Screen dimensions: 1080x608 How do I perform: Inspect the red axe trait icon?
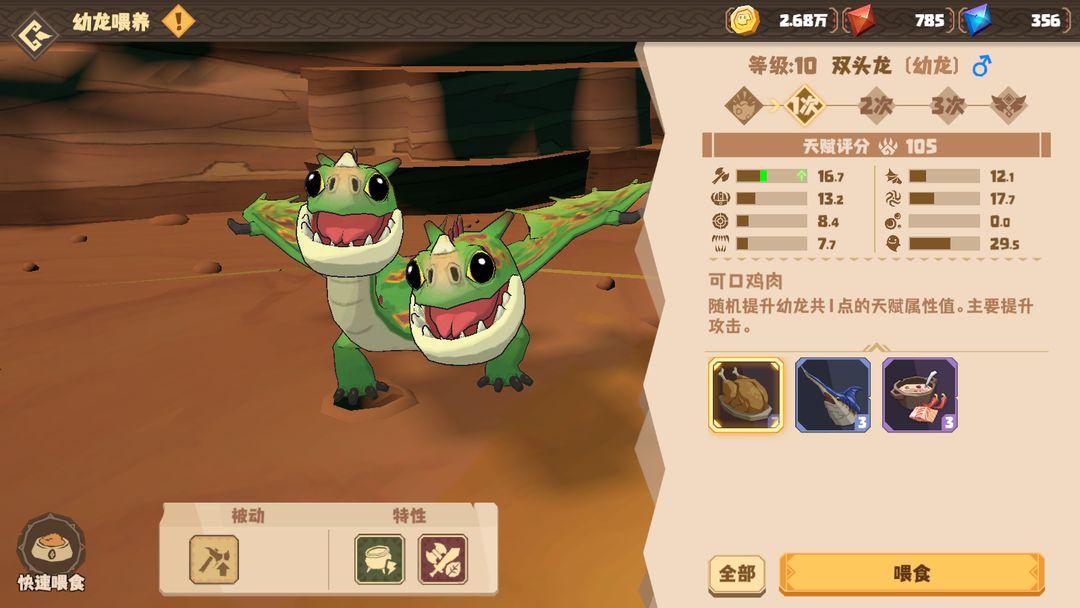point(443,560)
